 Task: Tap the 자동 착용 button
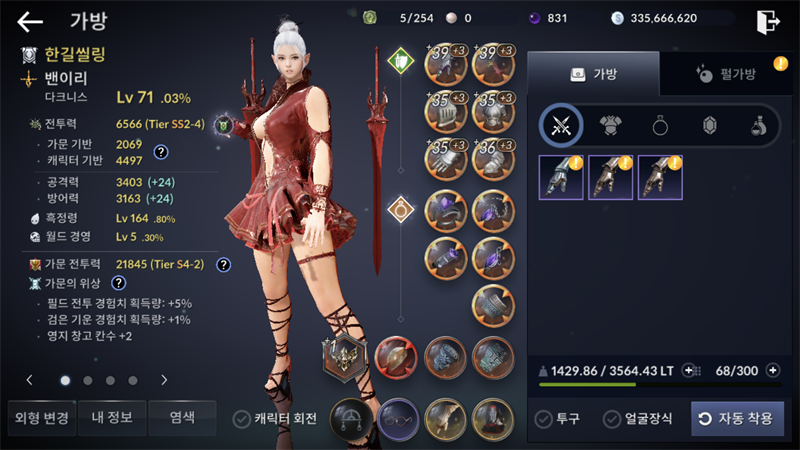coord(737,418)
